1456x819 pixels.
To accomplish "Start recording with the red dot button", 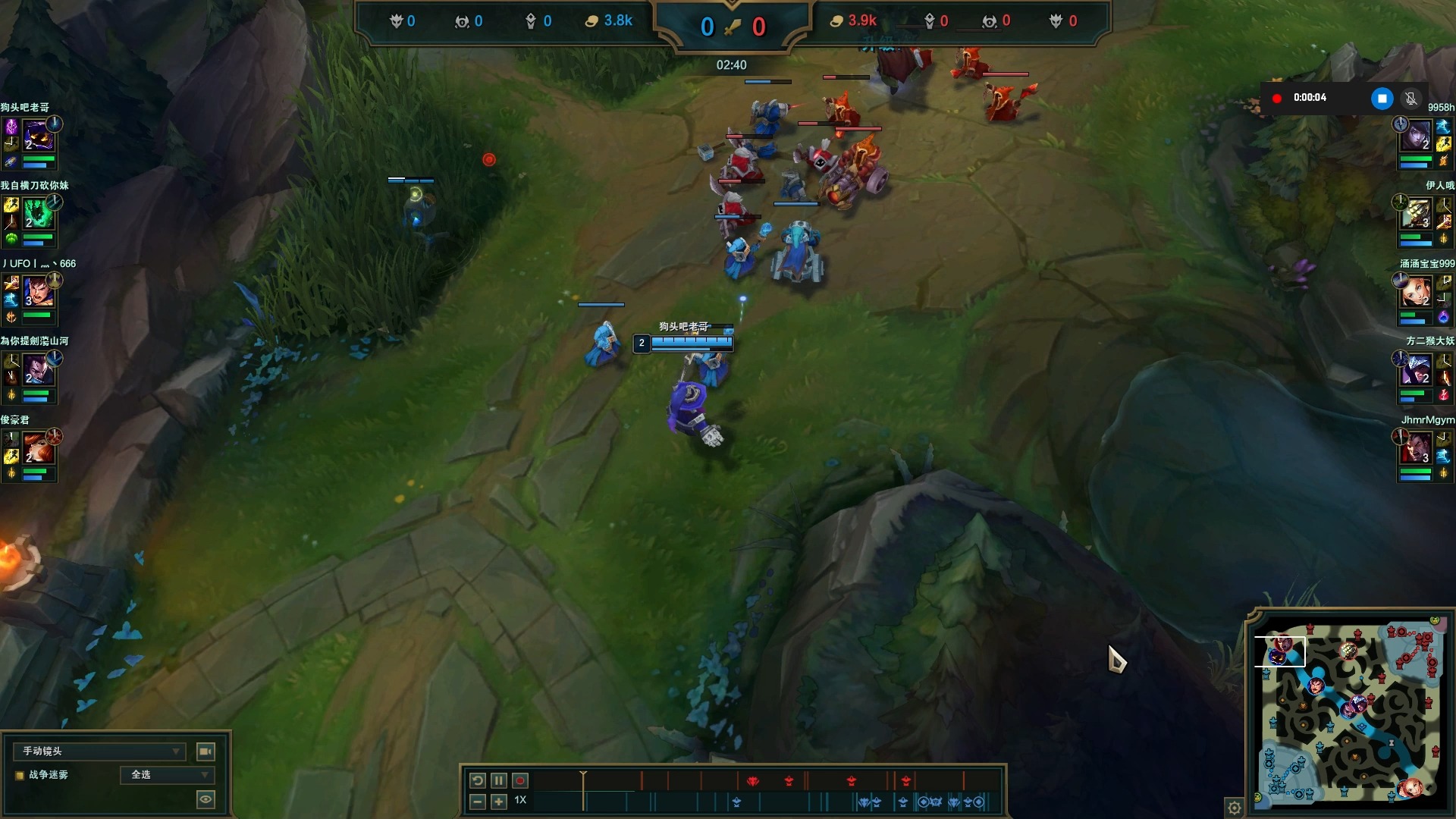I will point(520,780).
